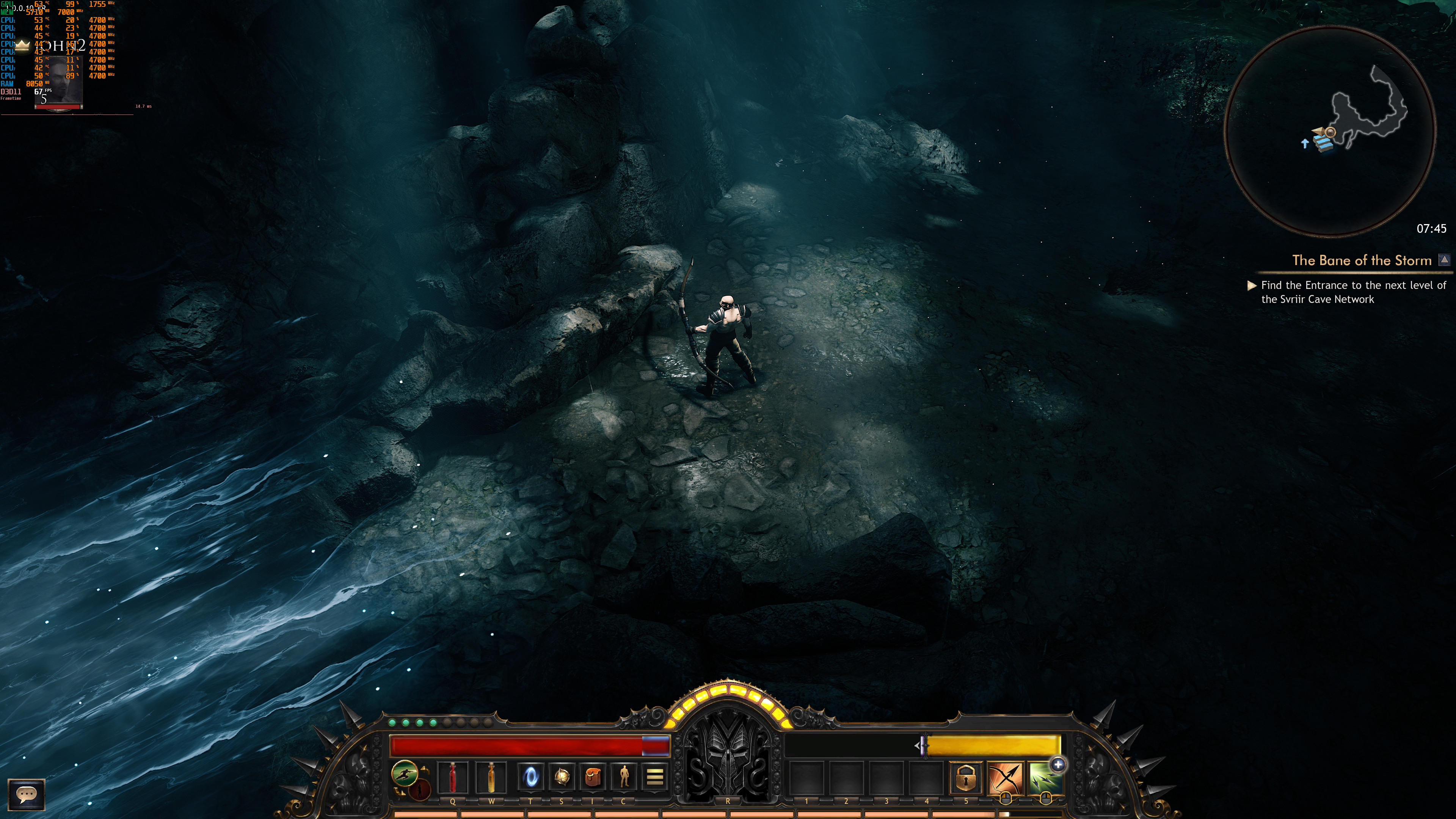The image size is (1456, 819).
Task: Open the blue rift portal button
Action: tap(531, 777)
